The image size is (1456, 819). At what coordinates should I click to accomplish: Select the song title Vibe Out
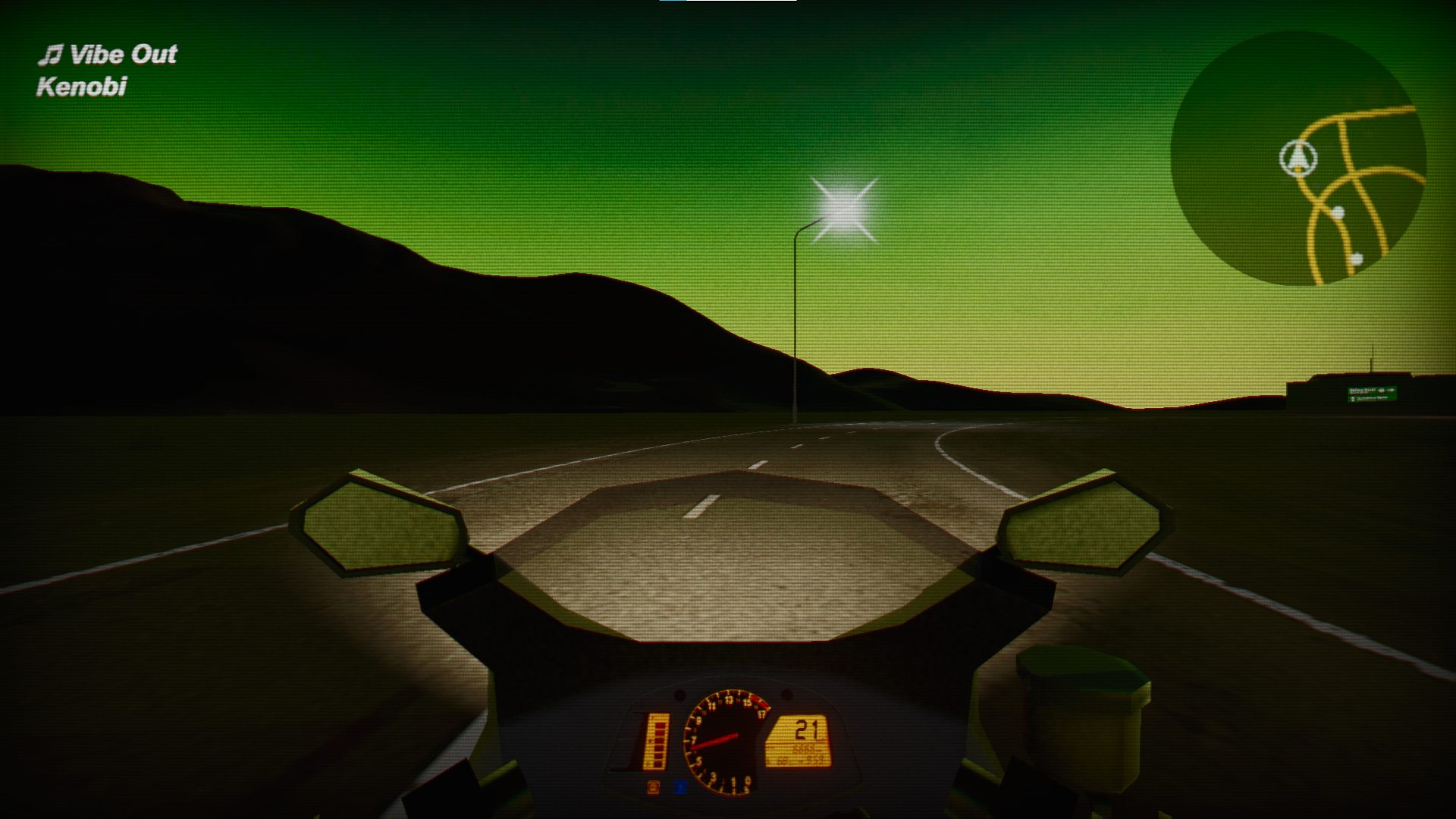(x=124, y=53)
